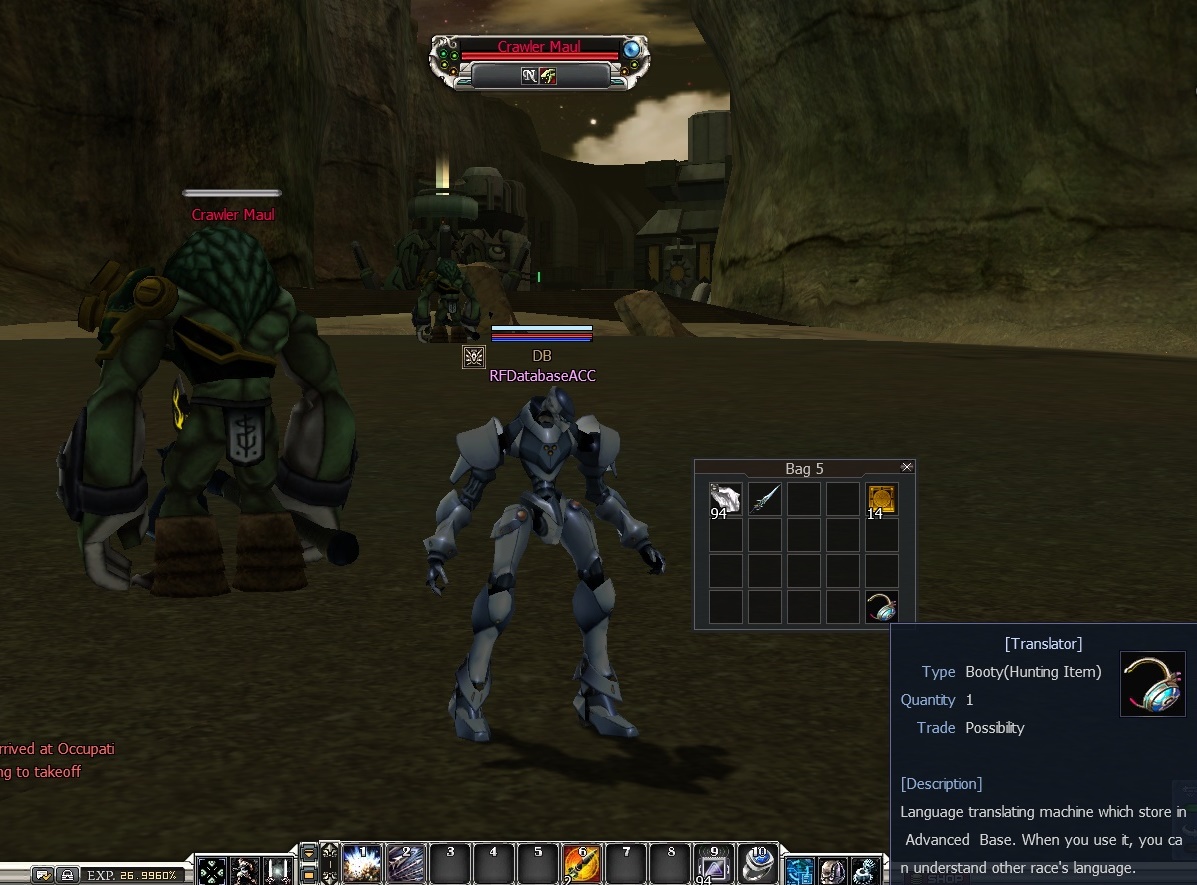Screen dimensions: 1197x885
Task: Open the helmet icon menu
Action: pos(833,870)
